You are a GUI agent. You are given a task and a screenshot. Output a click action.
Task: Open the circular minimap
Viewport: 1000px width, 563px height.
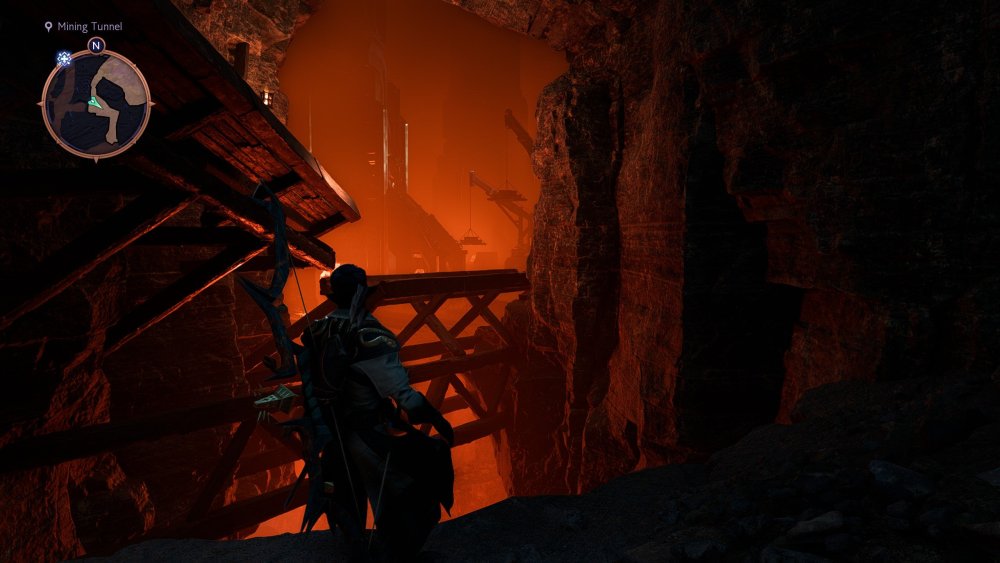tap(96, 103)
